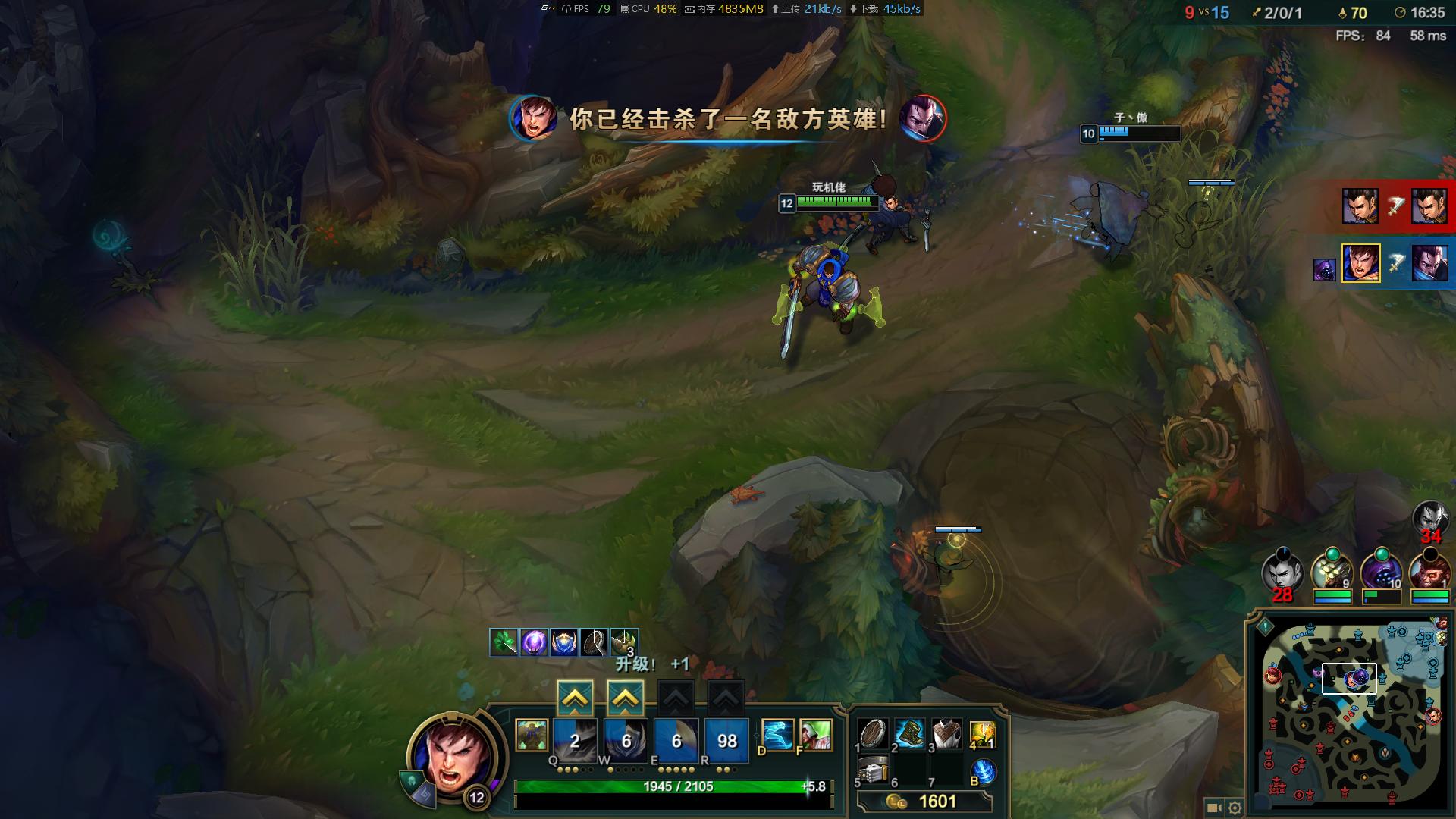The width and height of the screenshot is (1456, 819).
Task: Select Garen's ultimate R ability icon
Action: tap(726, 740)
